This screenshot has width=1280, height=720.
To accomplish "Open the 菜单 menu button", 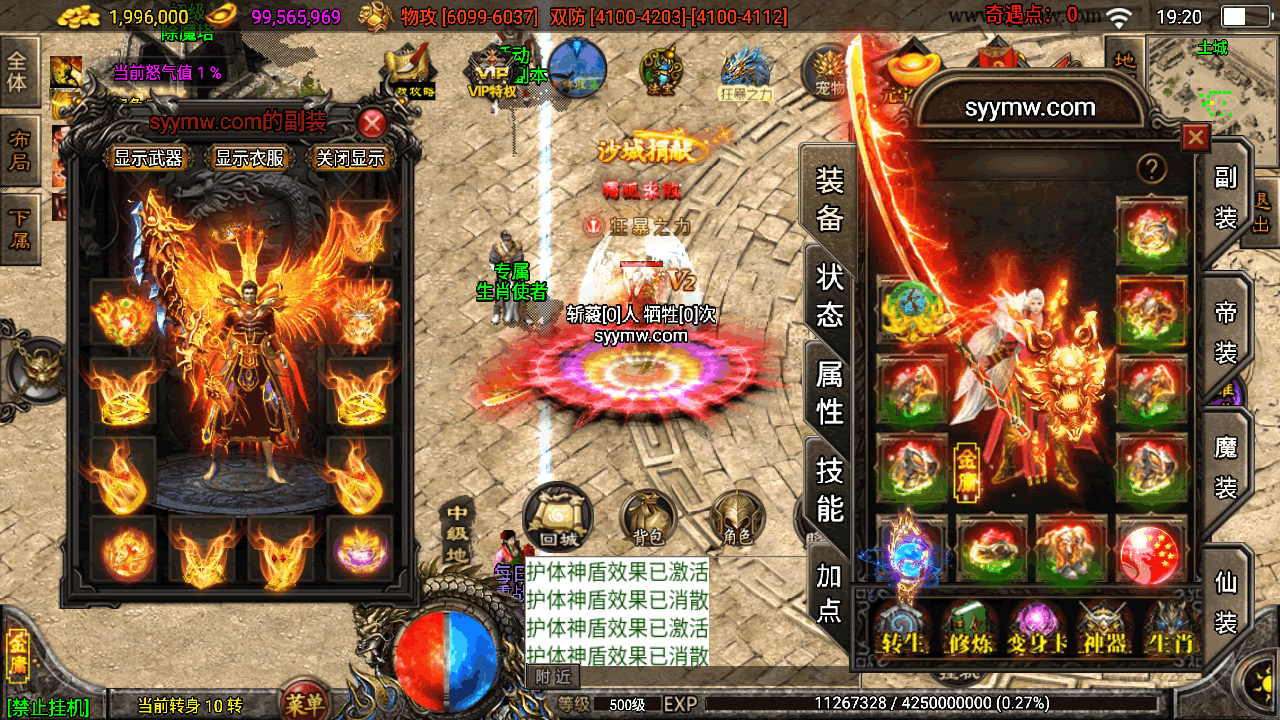I will click(x=304, y=702).
